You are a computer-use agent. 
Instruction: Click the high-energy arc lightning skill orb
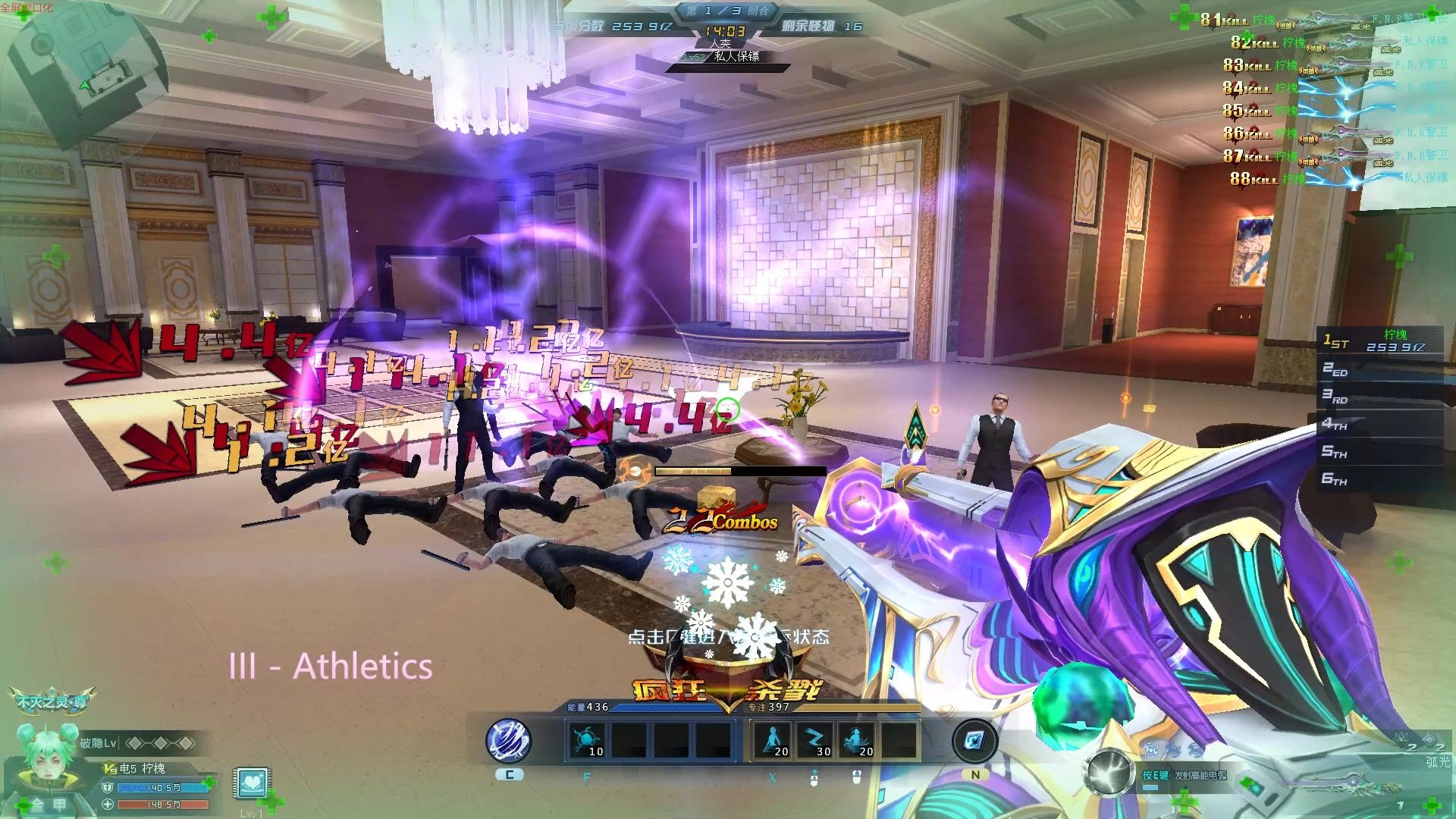pyautogui.click(x=1110, y=772)
